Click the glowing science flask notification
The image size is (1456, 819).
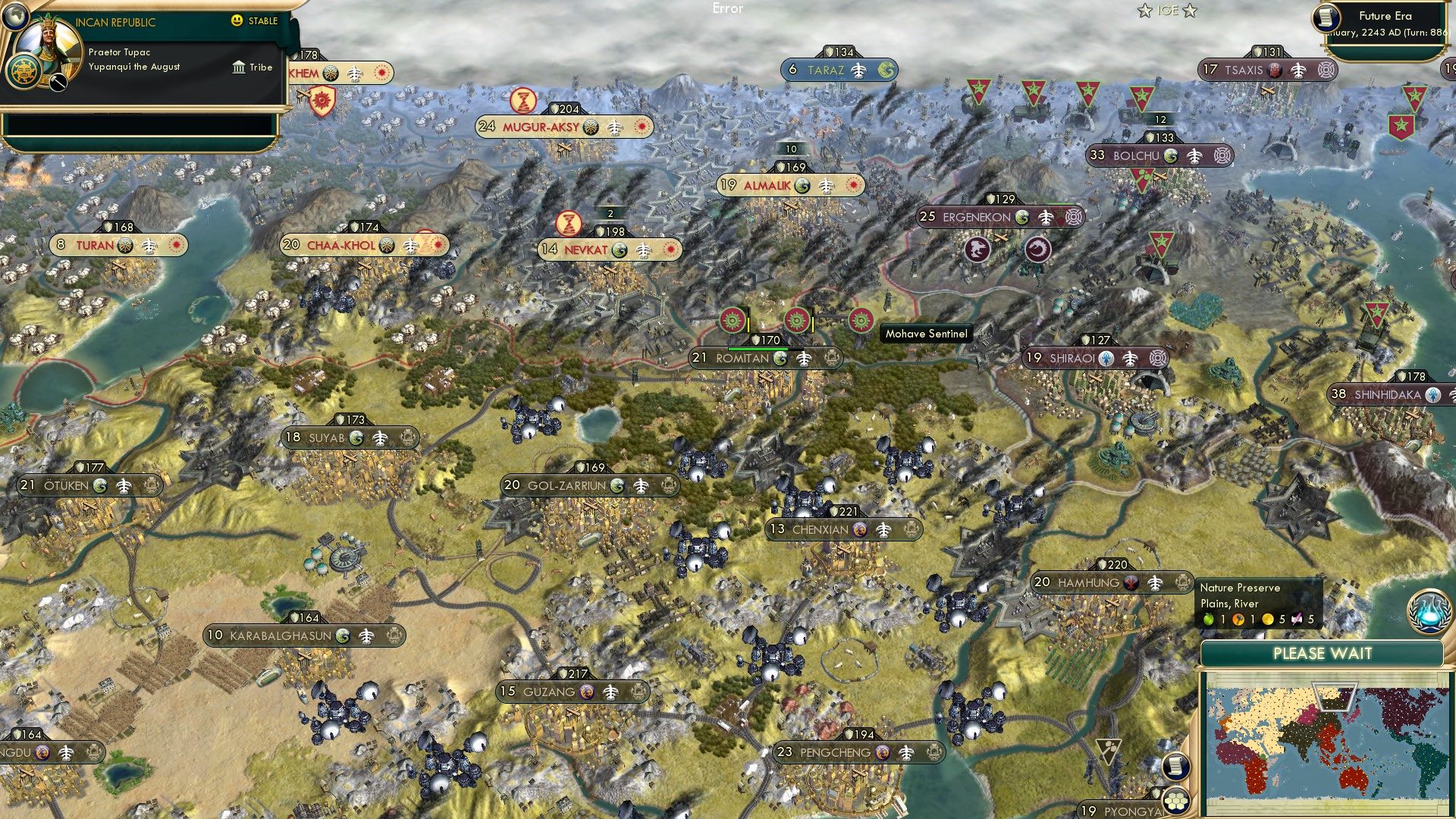tap(1429, 612)
